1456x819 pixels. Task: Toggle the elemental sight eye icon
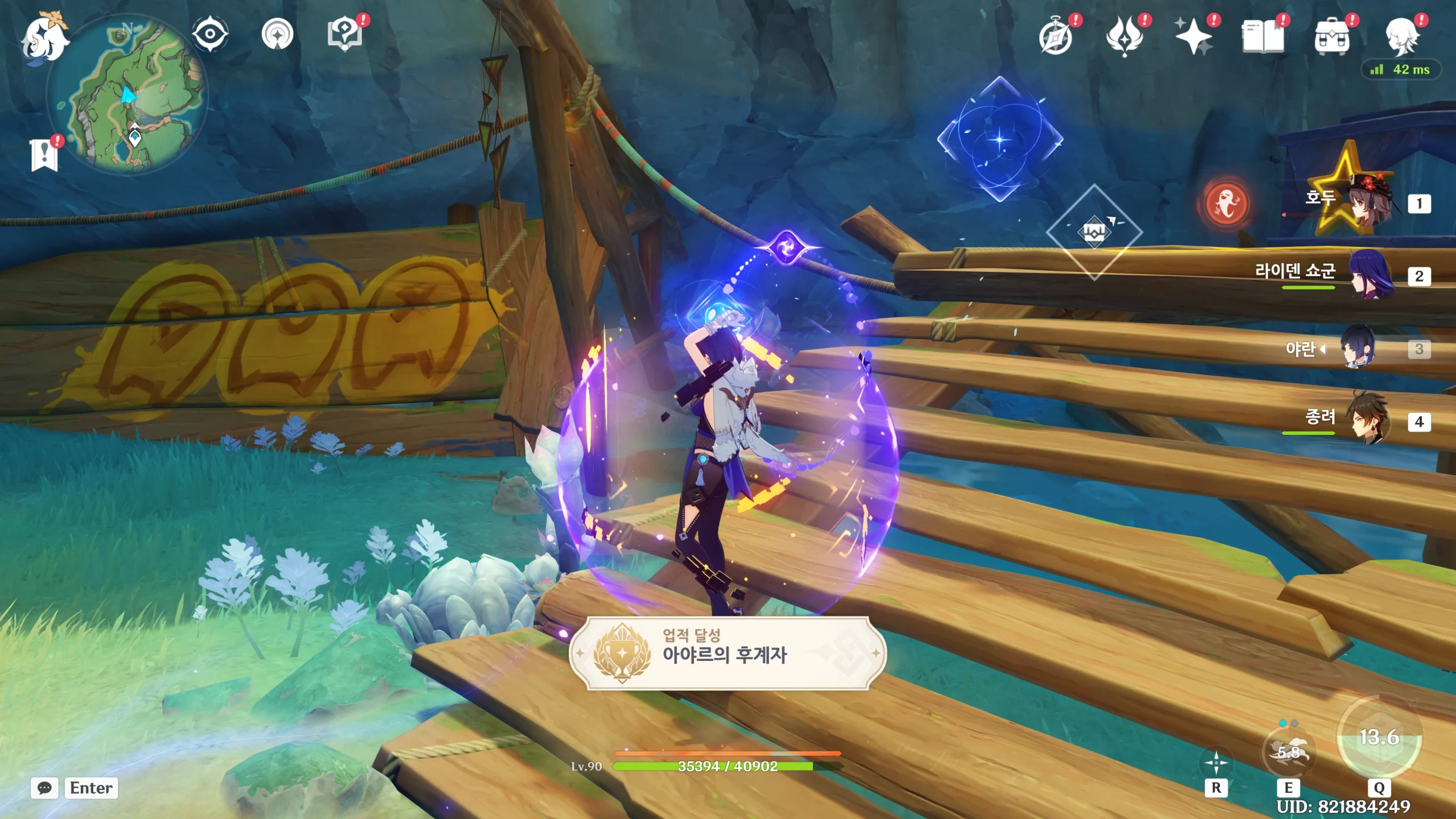pyautogui.click(x=210, y=34)
